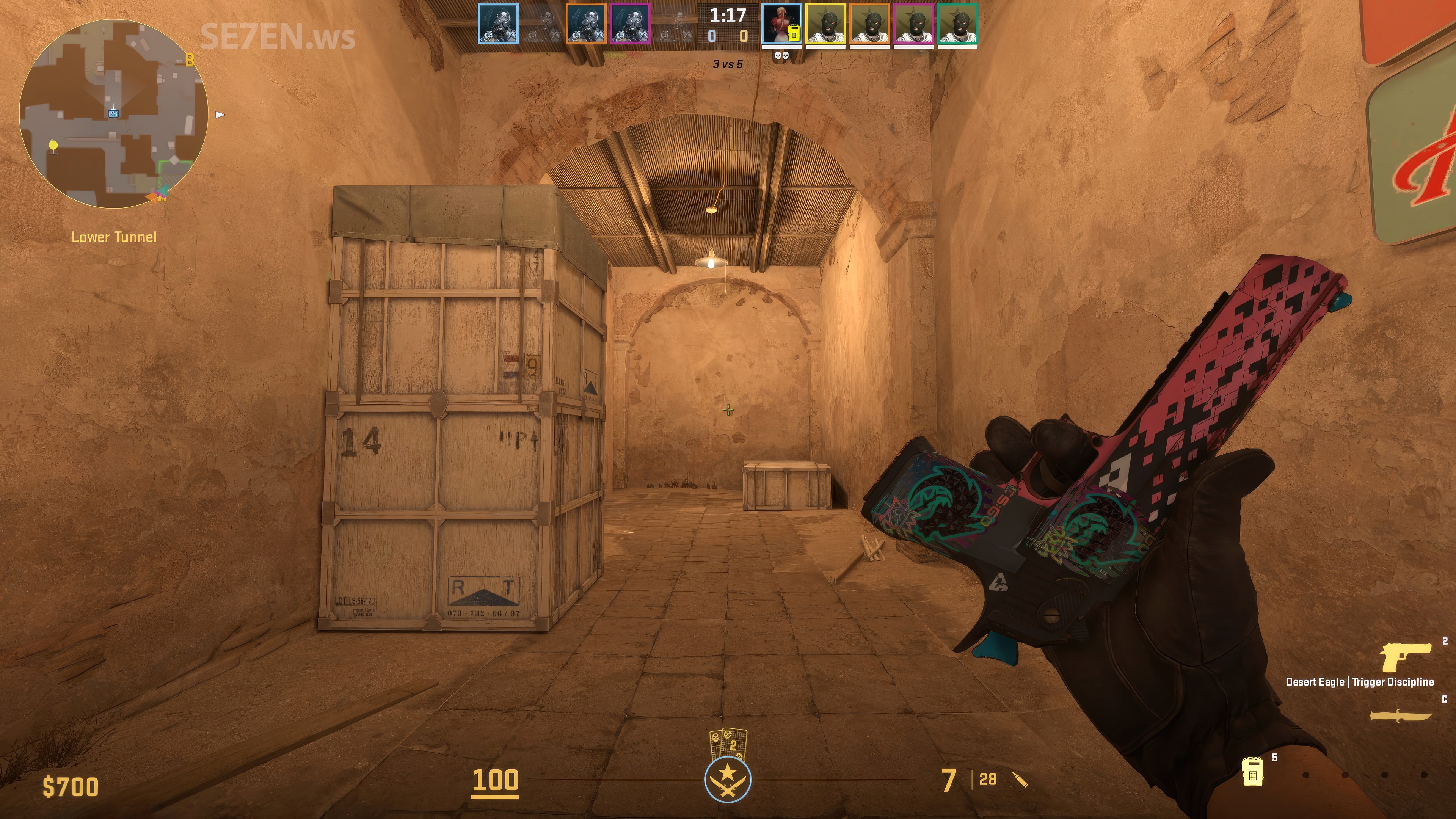Click the Counter-Terrorist star emblem badge
The width and height of the screenshot is (1456, 819).
728,780
